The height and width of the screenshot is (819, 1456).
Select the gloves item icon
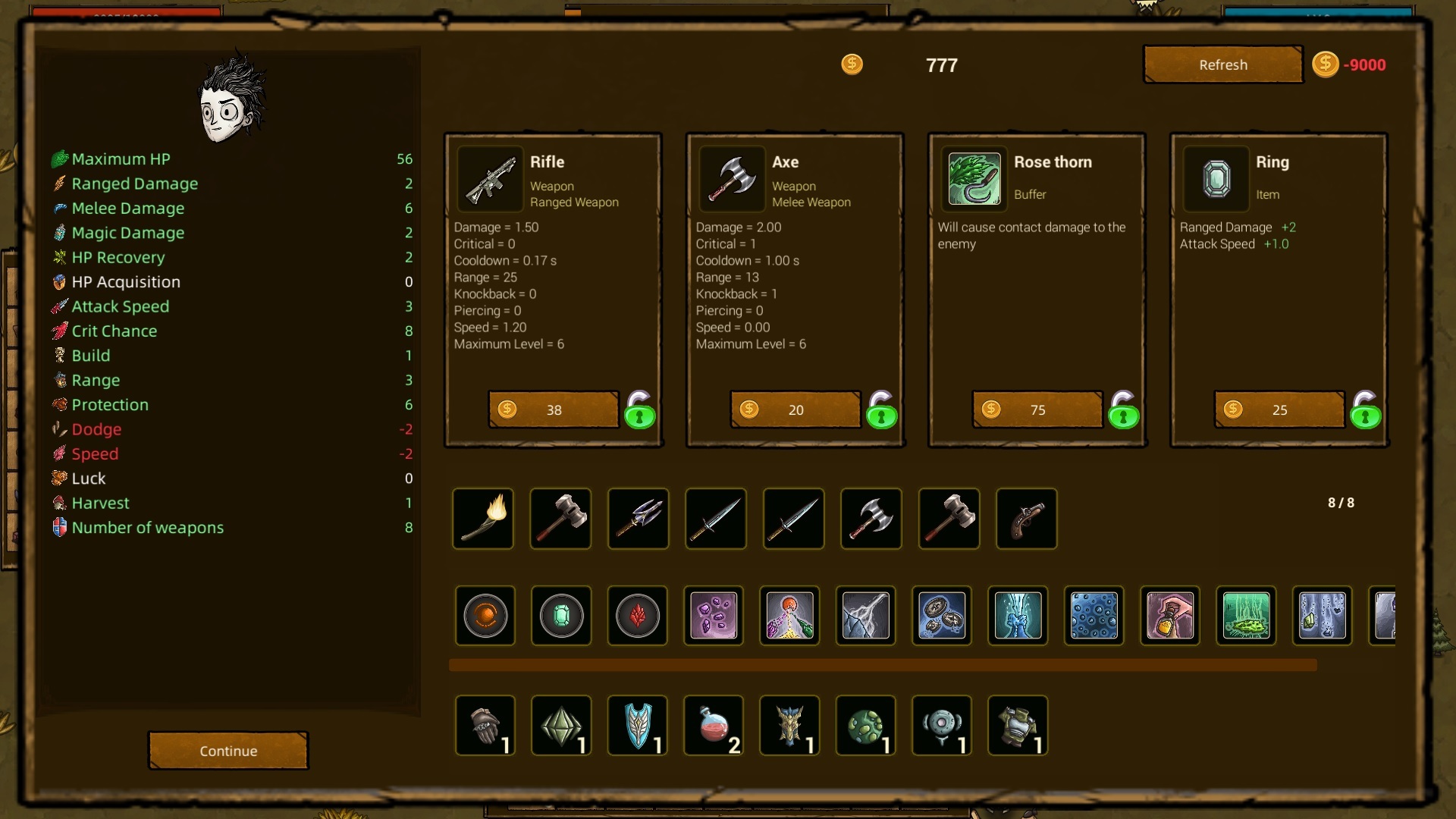485,725
